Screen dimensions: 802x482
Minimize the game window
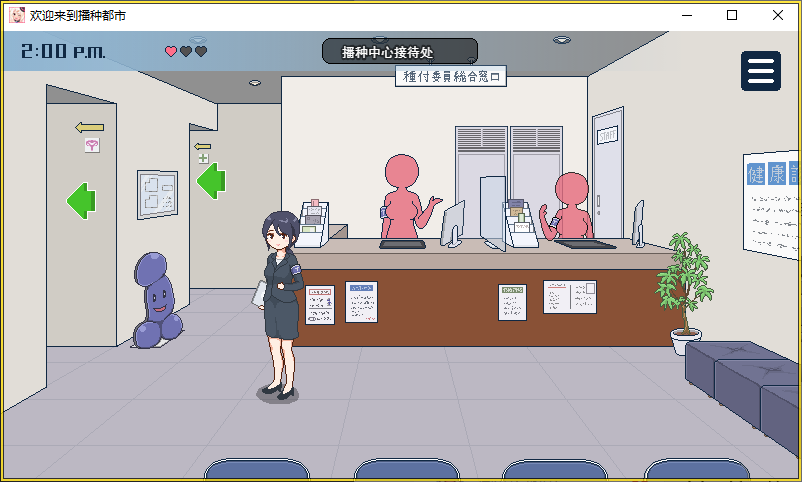(686, 16)
